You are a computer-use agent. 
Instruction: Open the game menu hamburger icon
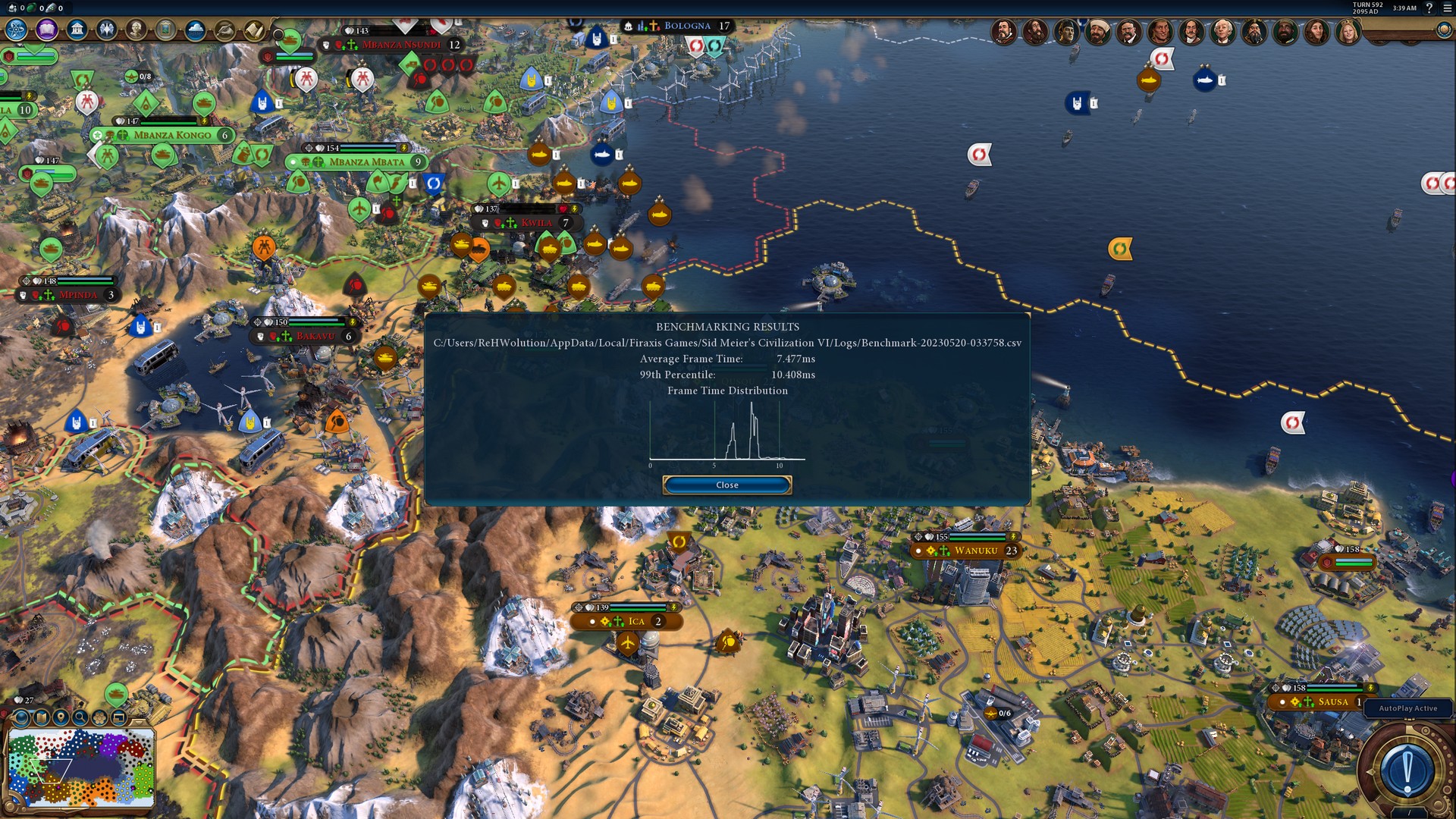point(1447,8)
